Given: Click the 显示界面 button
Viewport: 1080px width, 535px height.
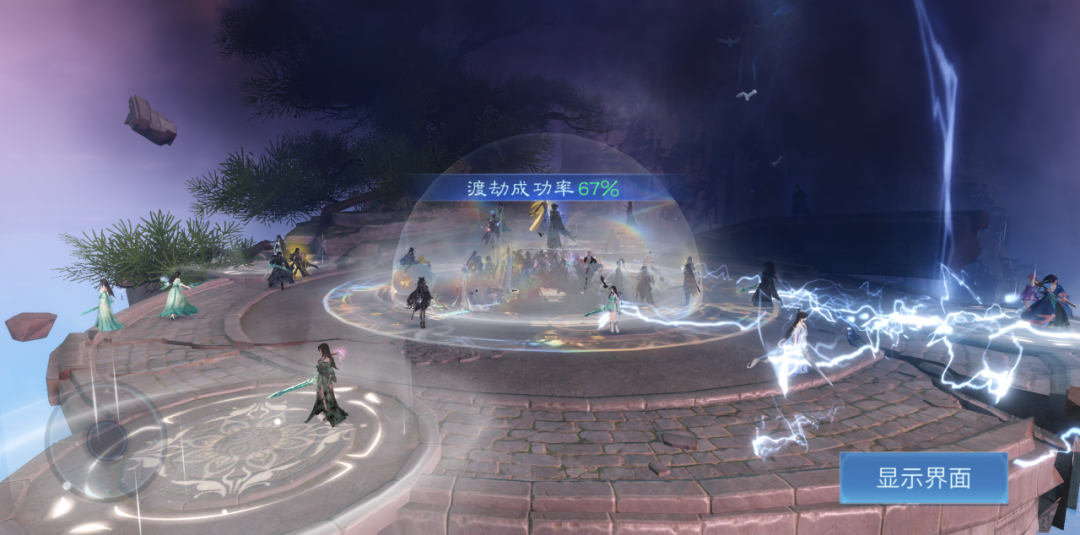Looking at the screenshot, I should tap(923, 477).
